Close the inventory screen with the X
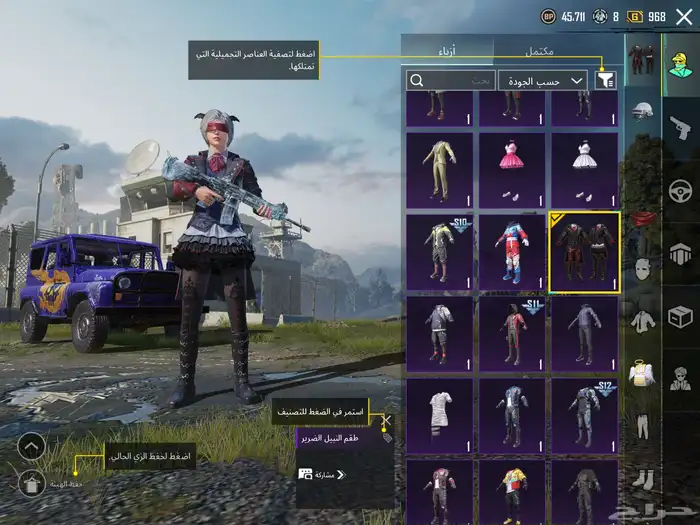 pos(683,16)
